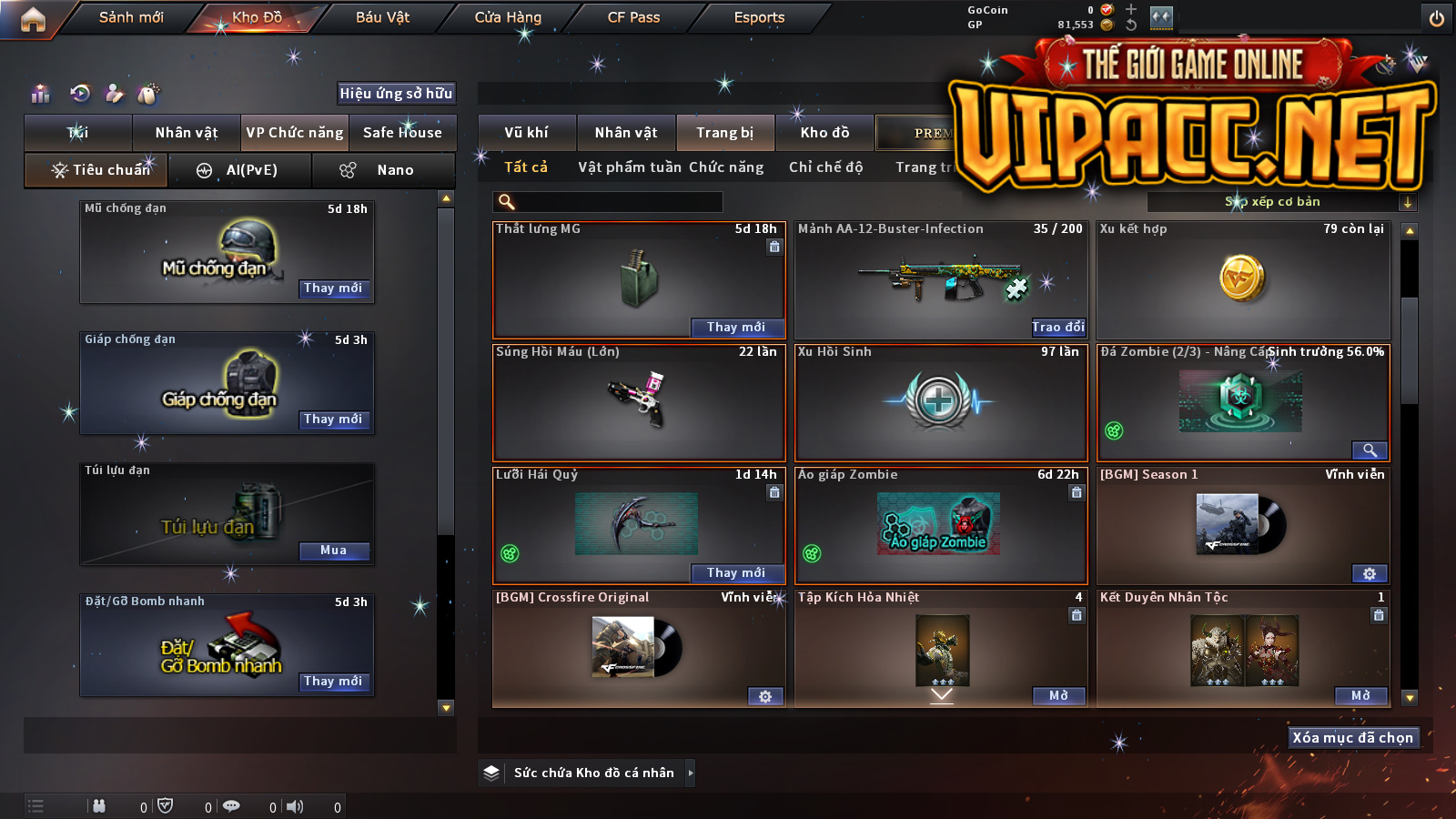1456x819 pixels.
Task: Switch to the Báu Vật tab
Action: point(382,17)
